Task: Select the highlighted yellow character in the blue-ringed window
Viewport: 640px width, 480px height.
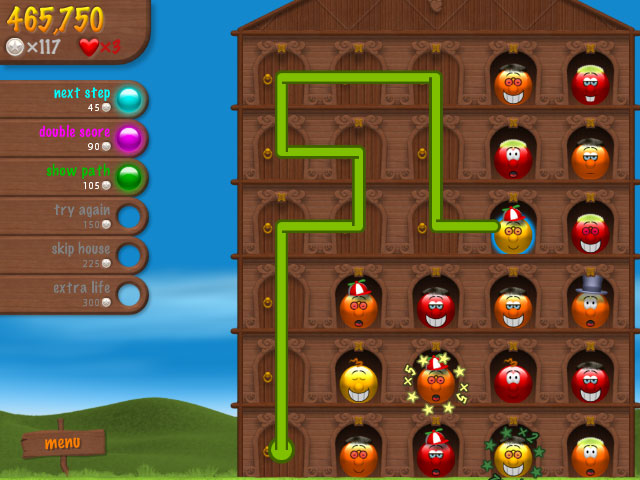Action: (513, 233)
